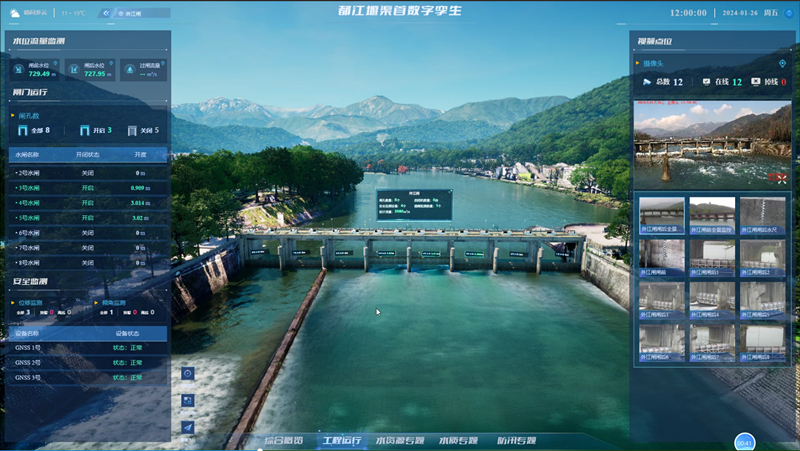Viewport: 800px width, 451px height.
Task: Switch to the 工程运行 tab
Action: pos(341,440)
